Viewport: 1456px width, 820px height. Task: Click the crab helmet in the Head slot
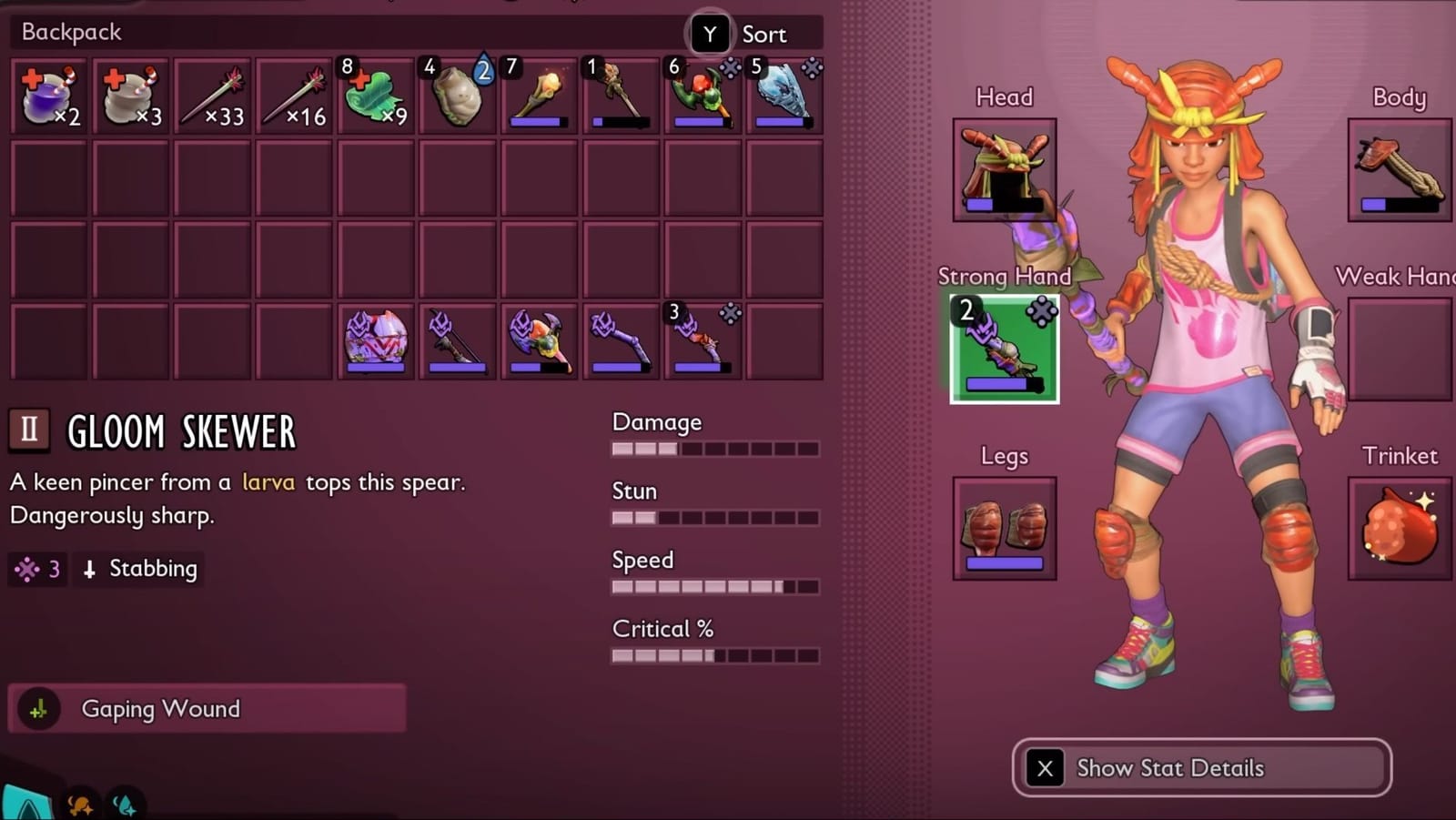coord(1004,168)
